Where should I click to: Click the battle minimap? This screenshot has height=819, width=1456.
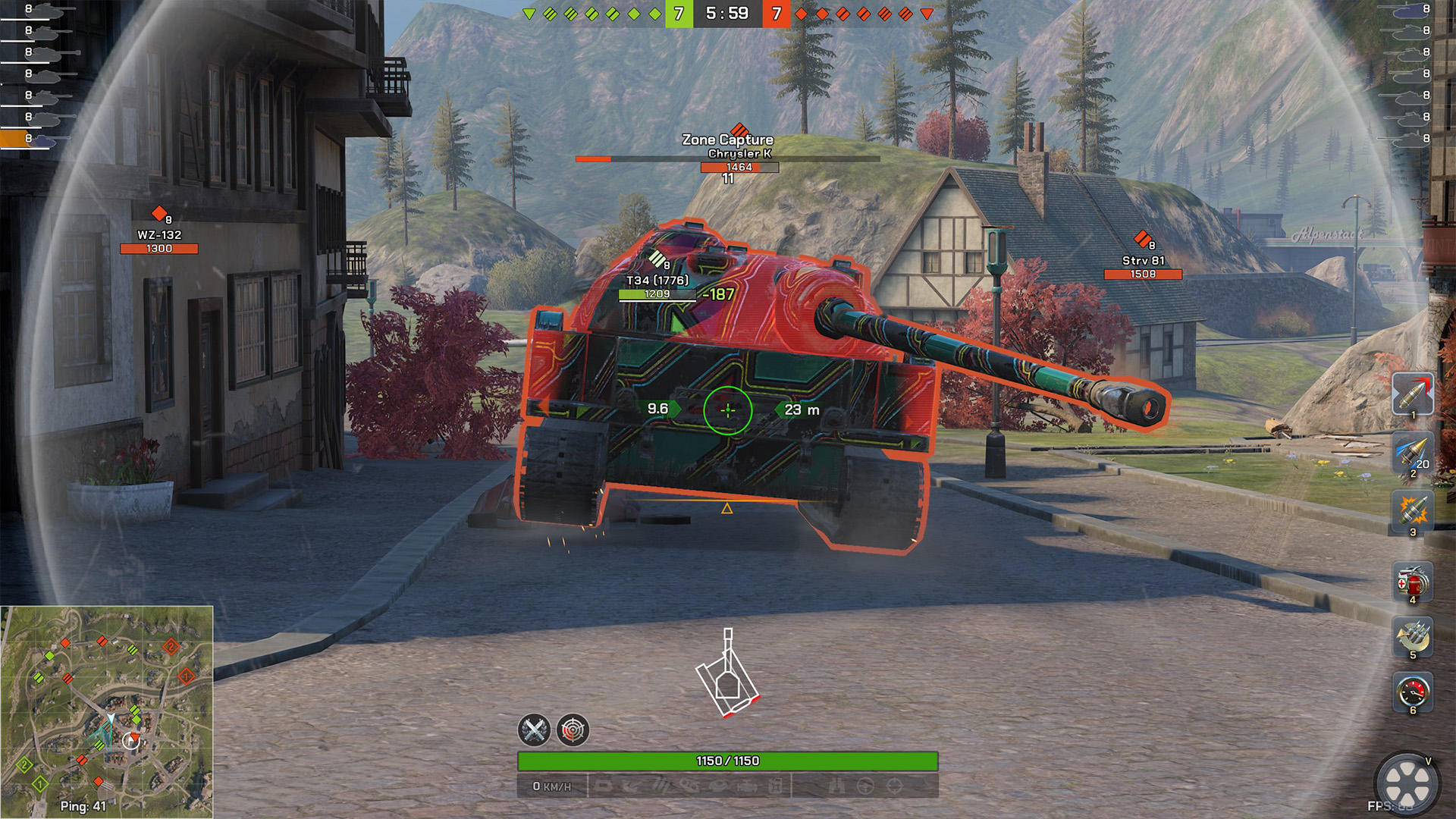(107, 711)
